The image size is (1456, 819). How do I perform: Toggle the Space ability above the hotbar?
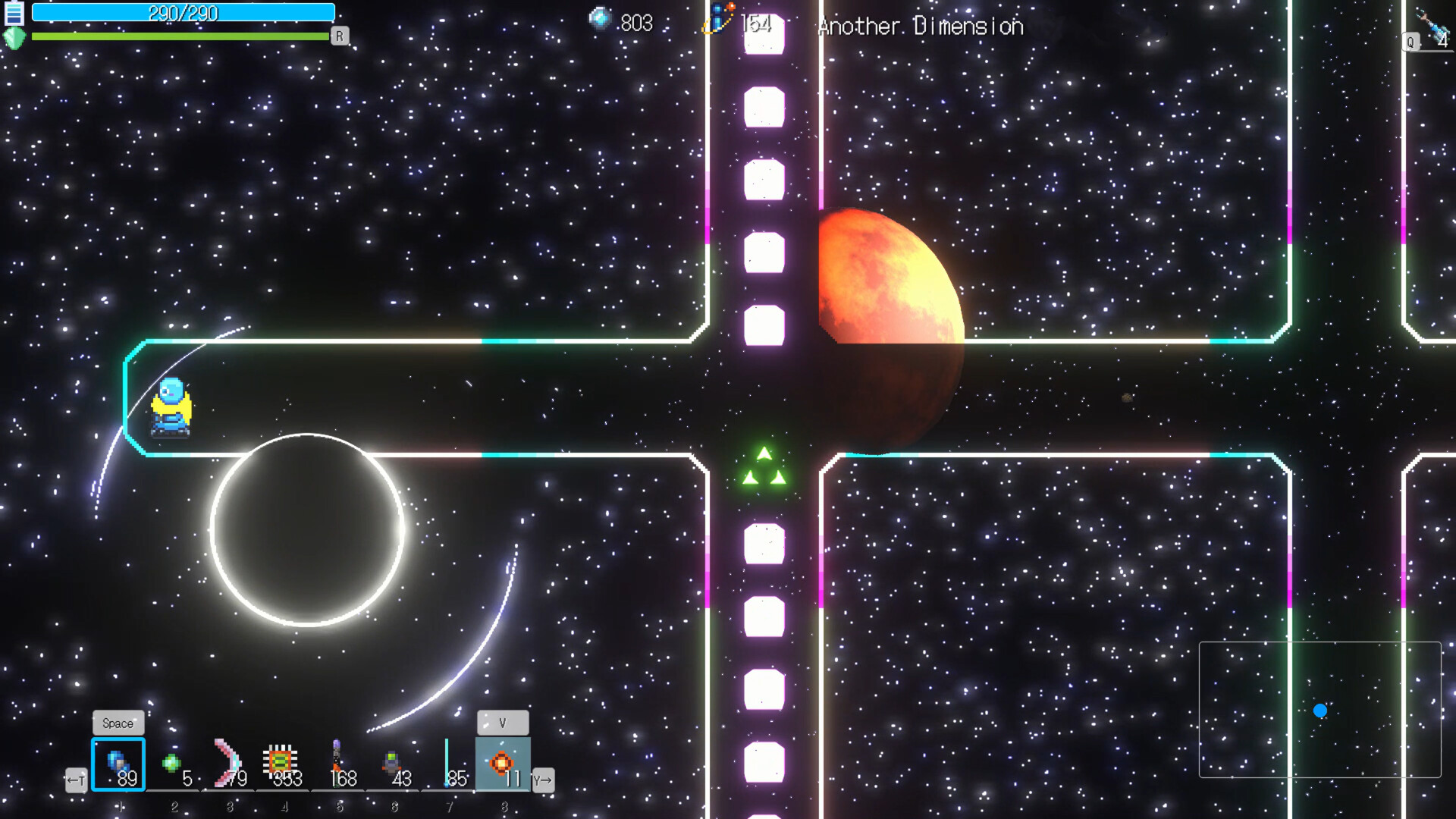click(118, 723)
